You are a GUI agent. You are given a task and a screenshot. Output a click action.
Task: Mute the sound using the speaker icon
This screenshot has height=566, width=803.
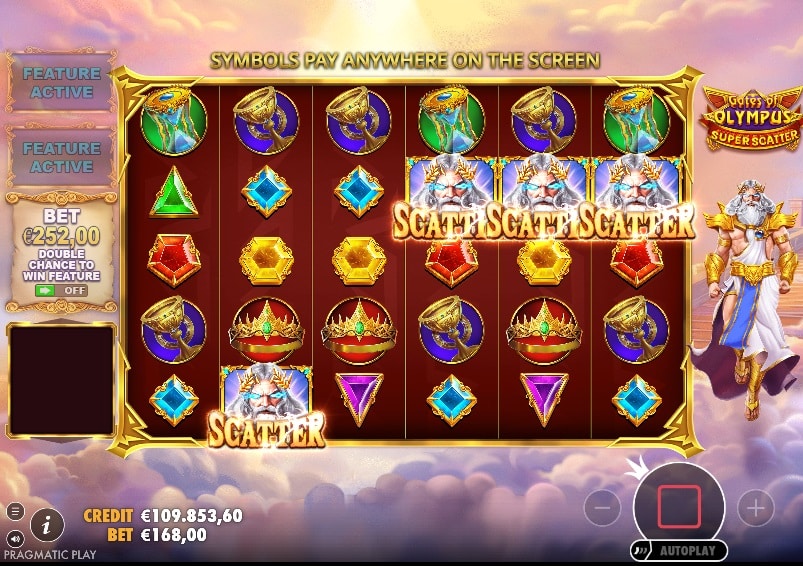point(14,537)
